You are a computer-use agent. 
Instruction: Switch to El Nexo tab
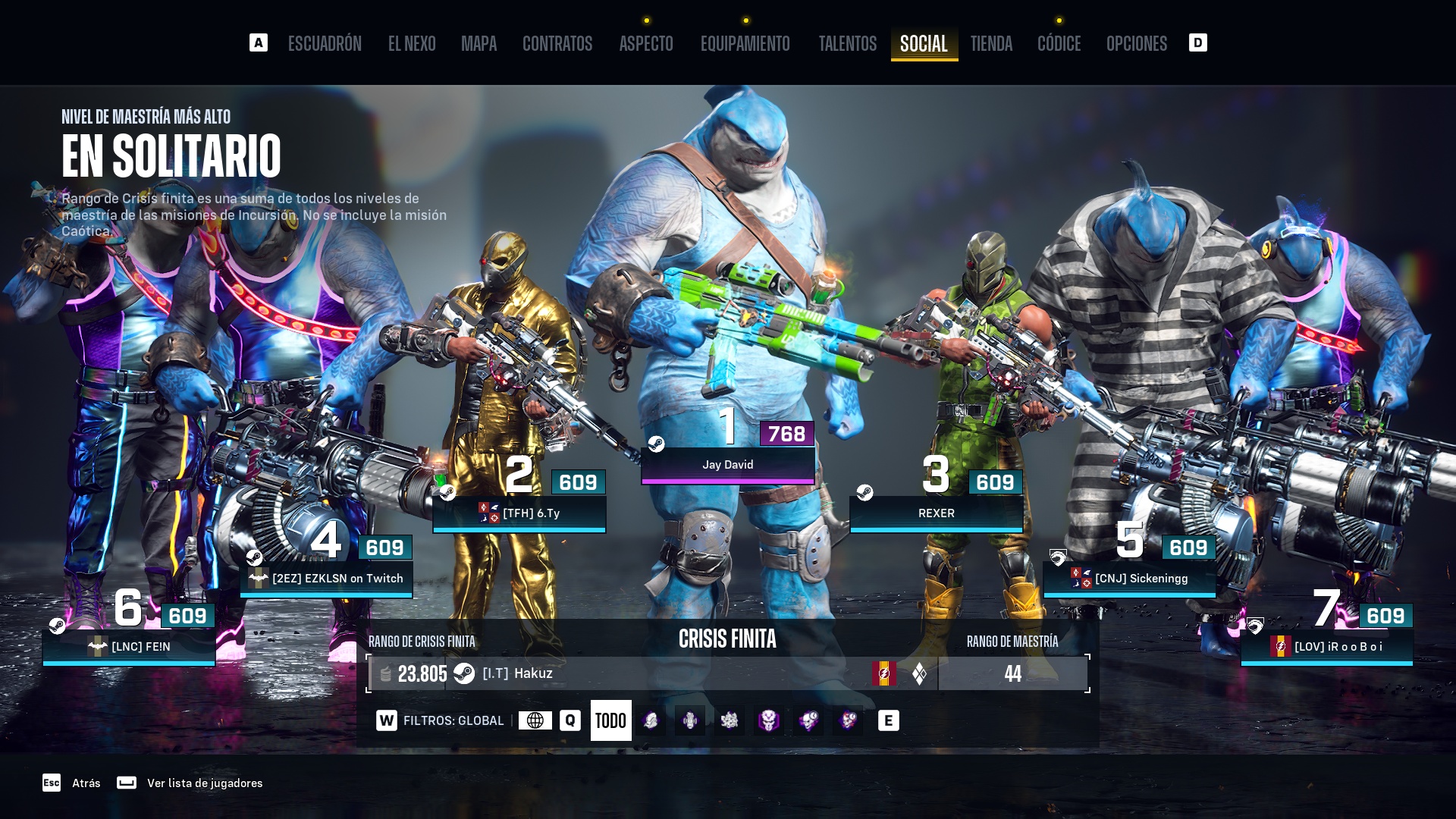coord(412,44)
